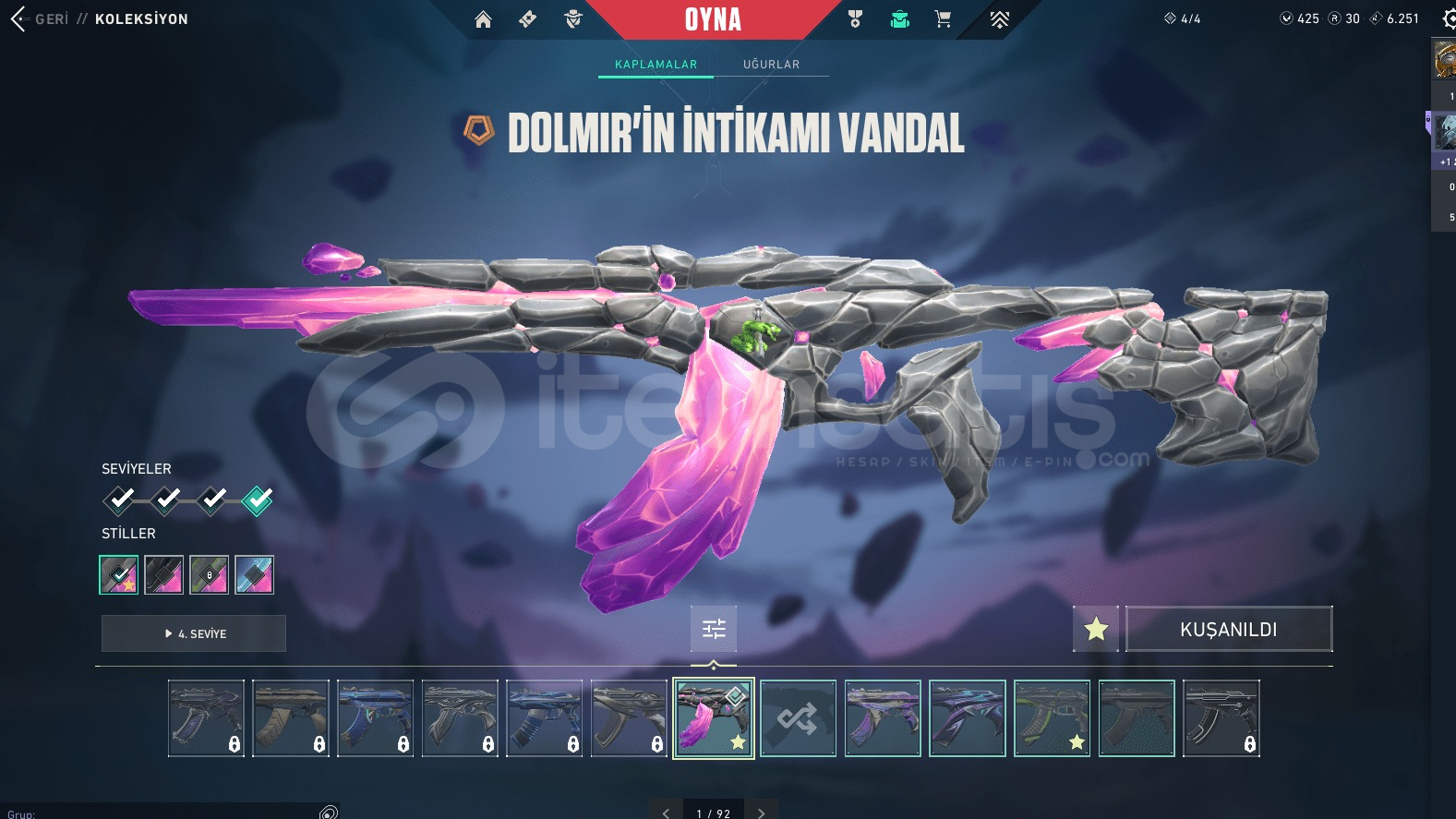Image resolution: width=1456 pixels, height=819 pixels.
Task: Switch to the UĞURLAR tab
Action: 773,64
